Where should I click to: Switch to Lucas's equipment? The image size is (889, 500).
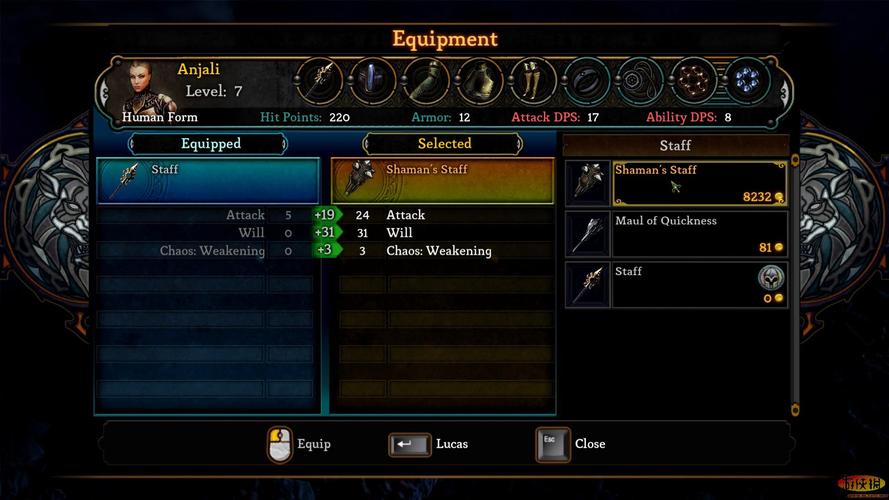pyautogui.click(x=410, y=444)
